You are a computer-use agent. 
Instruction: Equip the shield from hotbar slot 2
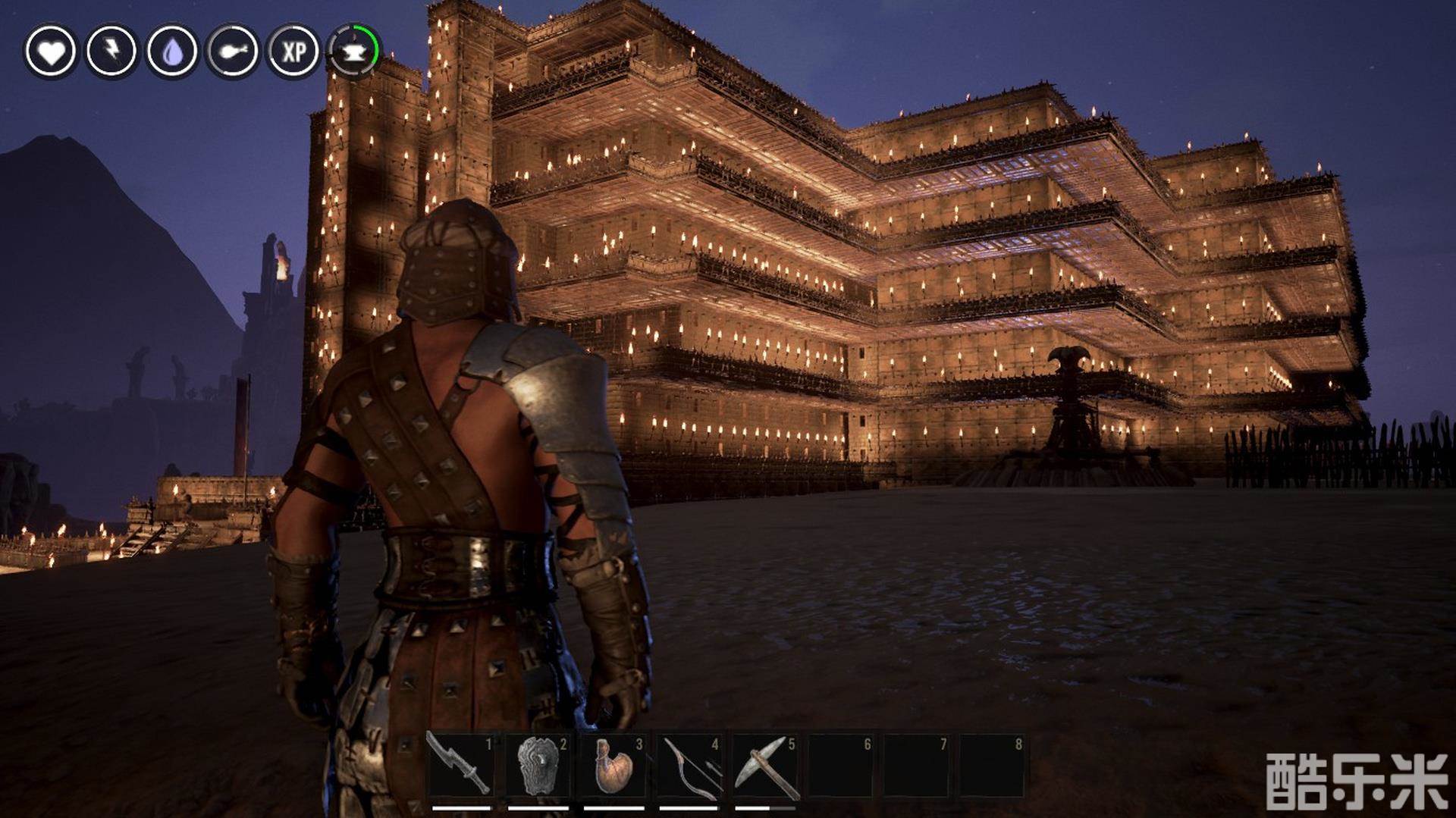click(537, 766)
